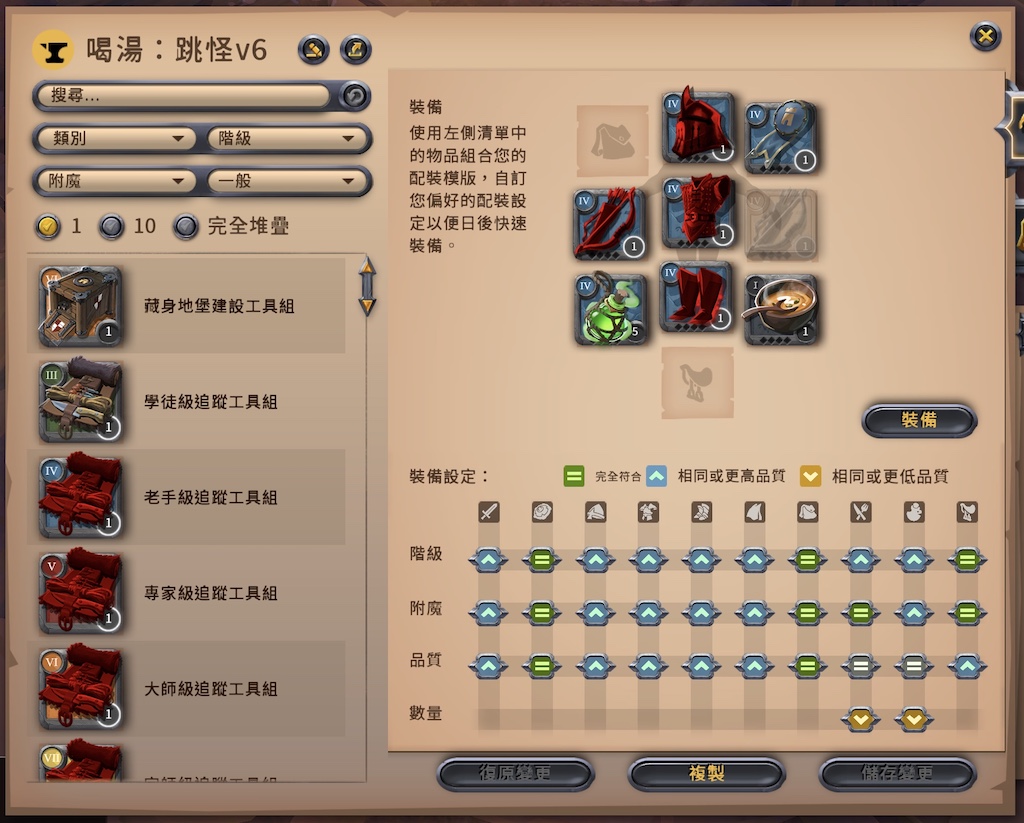Click the 裝備 equip button
The width and height of the screenshot is (1024, 823).
918,421
